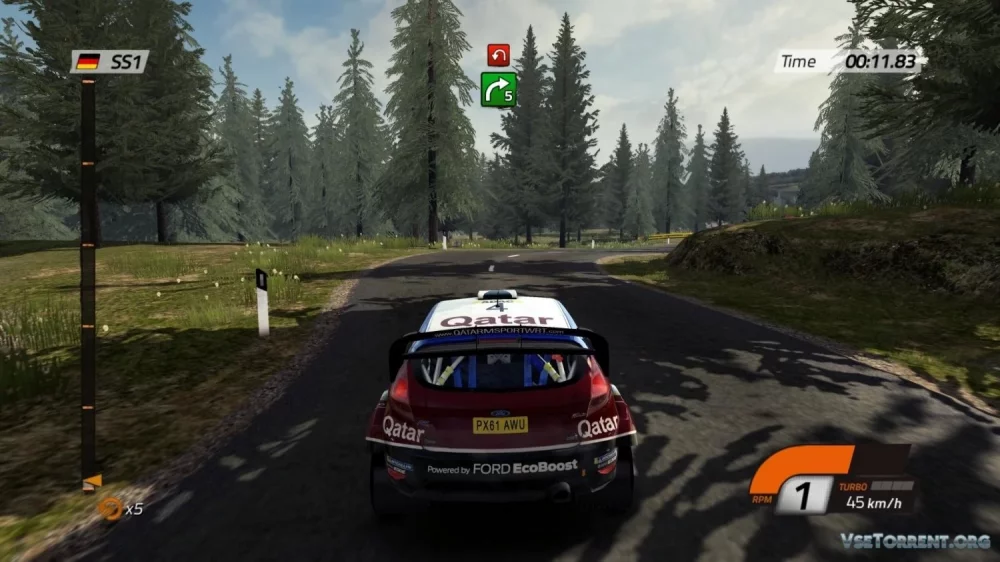Click the vertical stage progress bar
The height and width of the screenshot is (562, 1000).
coord(88,280)
